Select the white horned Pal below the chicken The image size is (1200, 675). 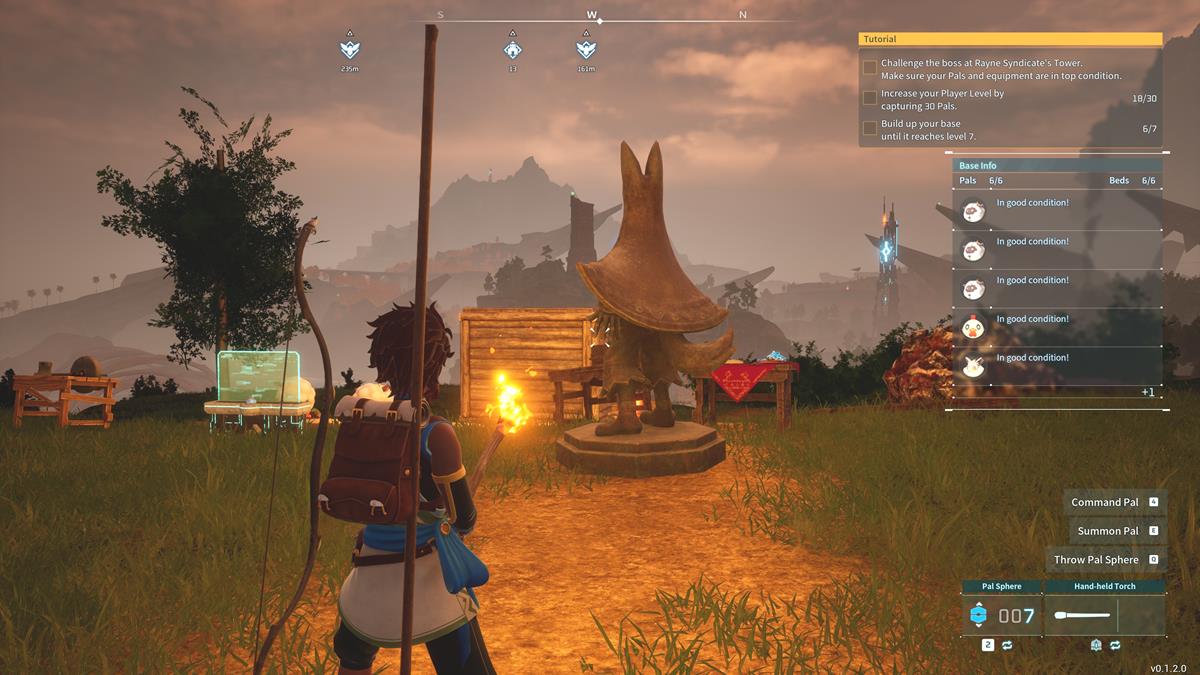973,365
